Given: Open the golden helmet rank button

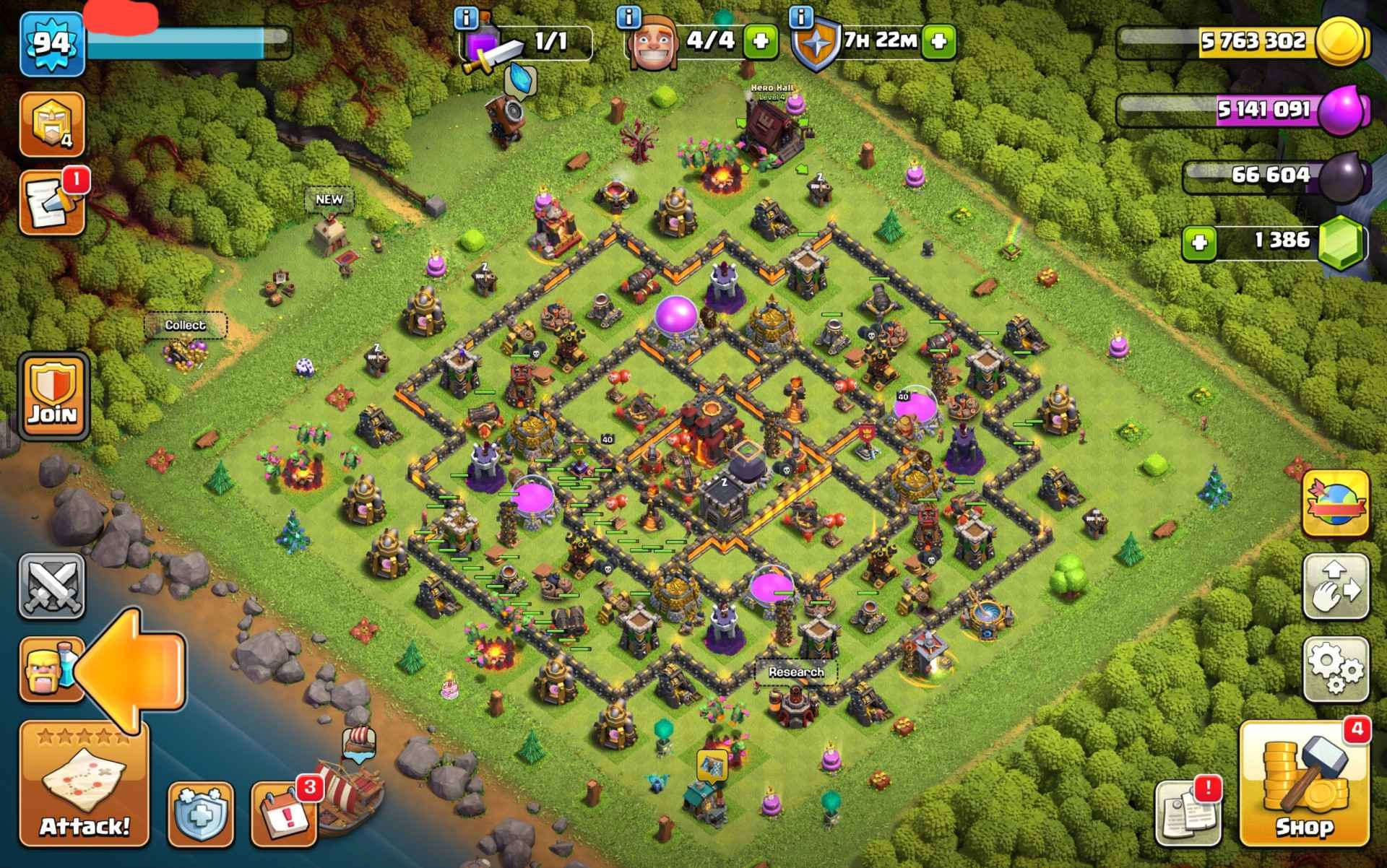Looking at the screenshot, I should 51,124.
